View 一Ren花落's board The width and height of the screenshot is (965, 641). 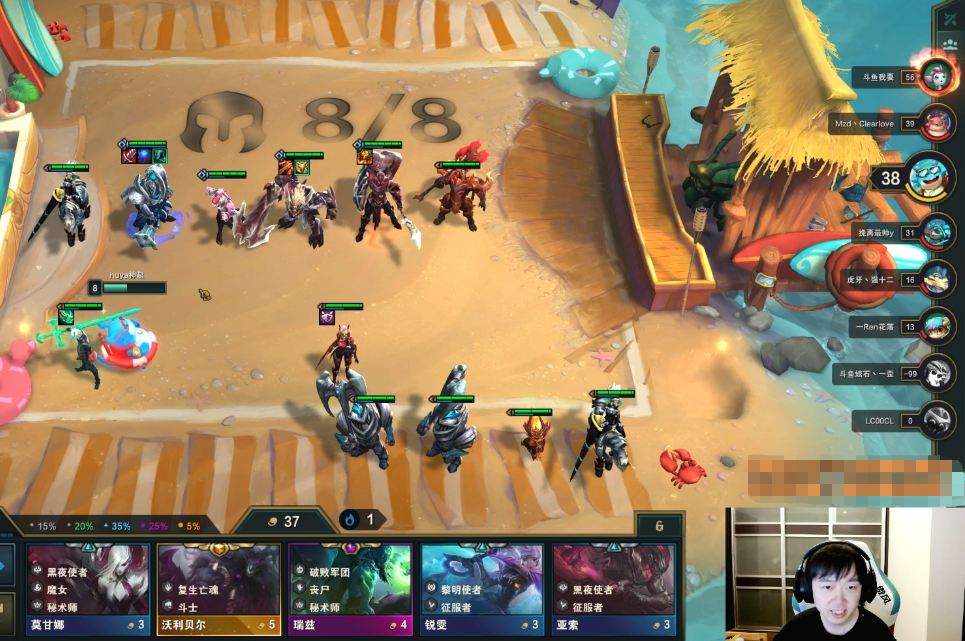click(937, 326)
